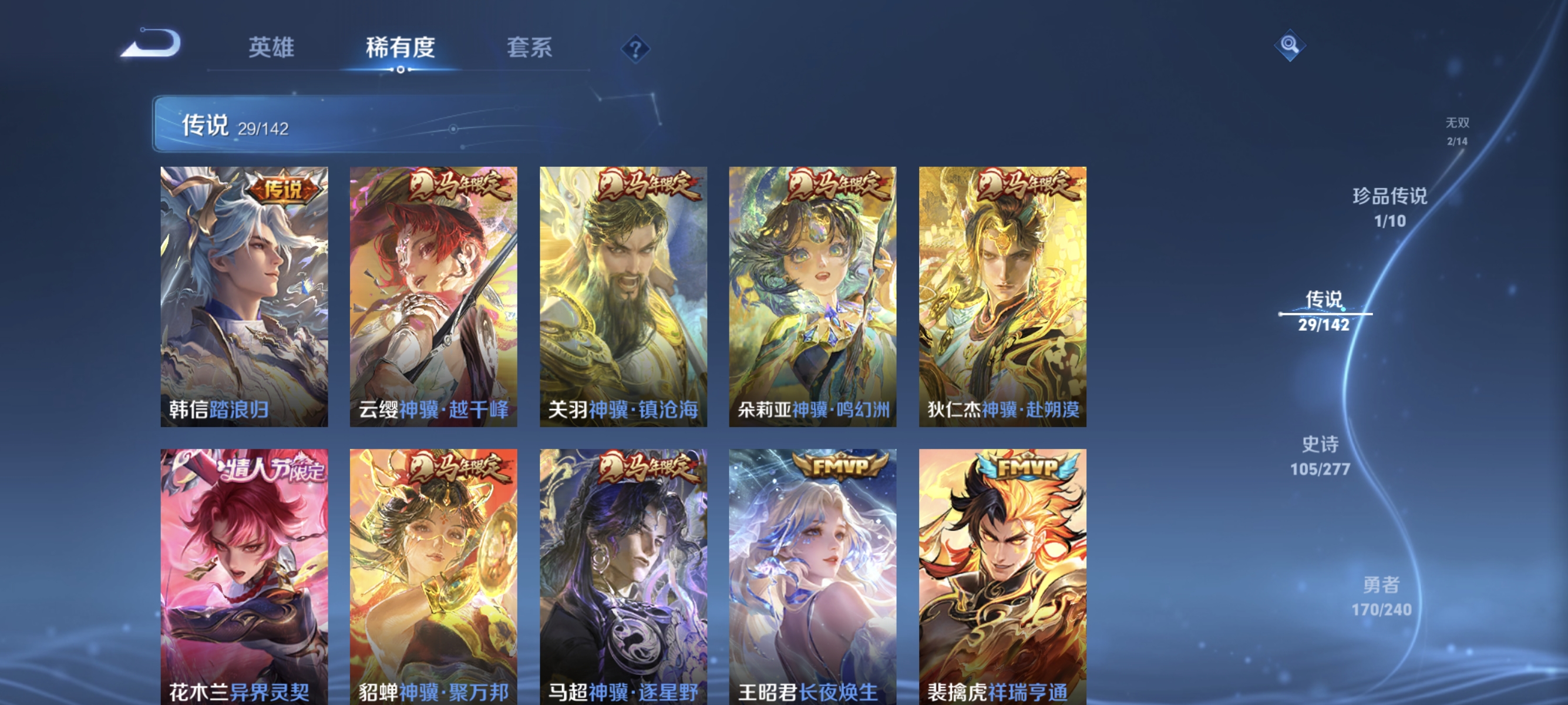Click the question mark help icon
The height and width of the screenshot is (705, 1568).
[x=635, y=50]
